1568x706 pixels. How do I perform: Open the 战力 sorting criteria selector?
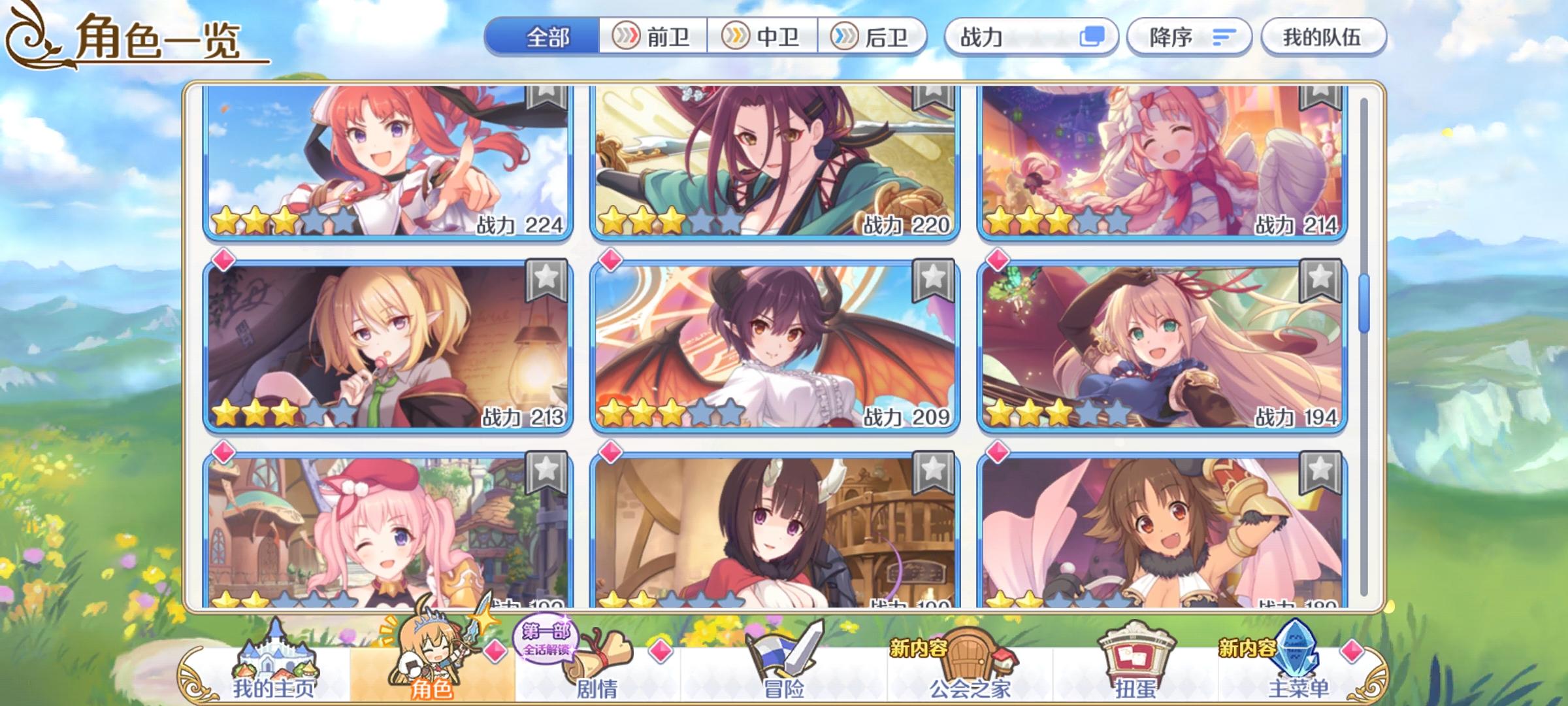pyautogui.click(x=1026, y=37)
